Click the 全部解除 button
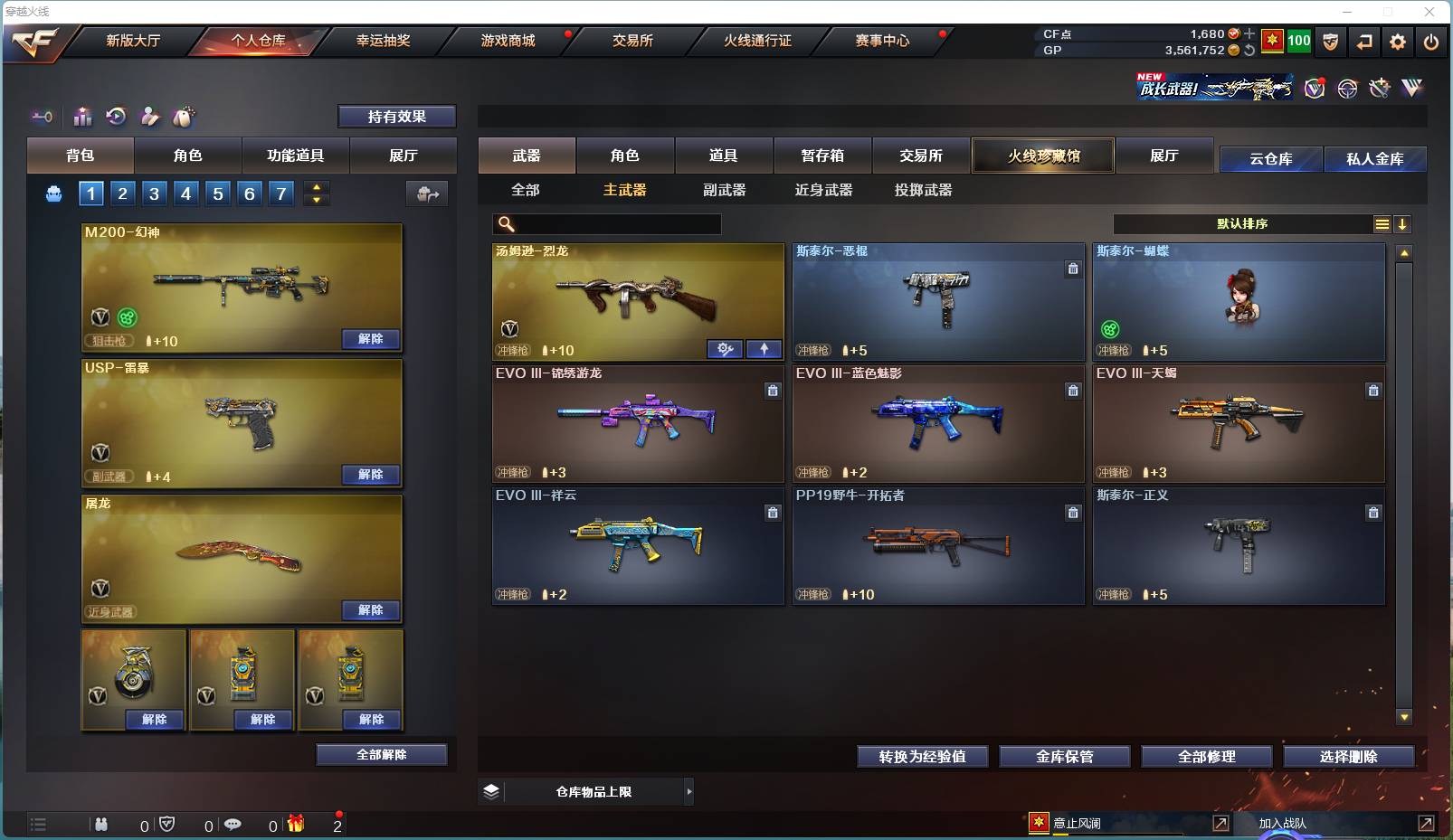Image resolution: width=1453 pixels, height=840 pixels. click(x=381, y=754)
